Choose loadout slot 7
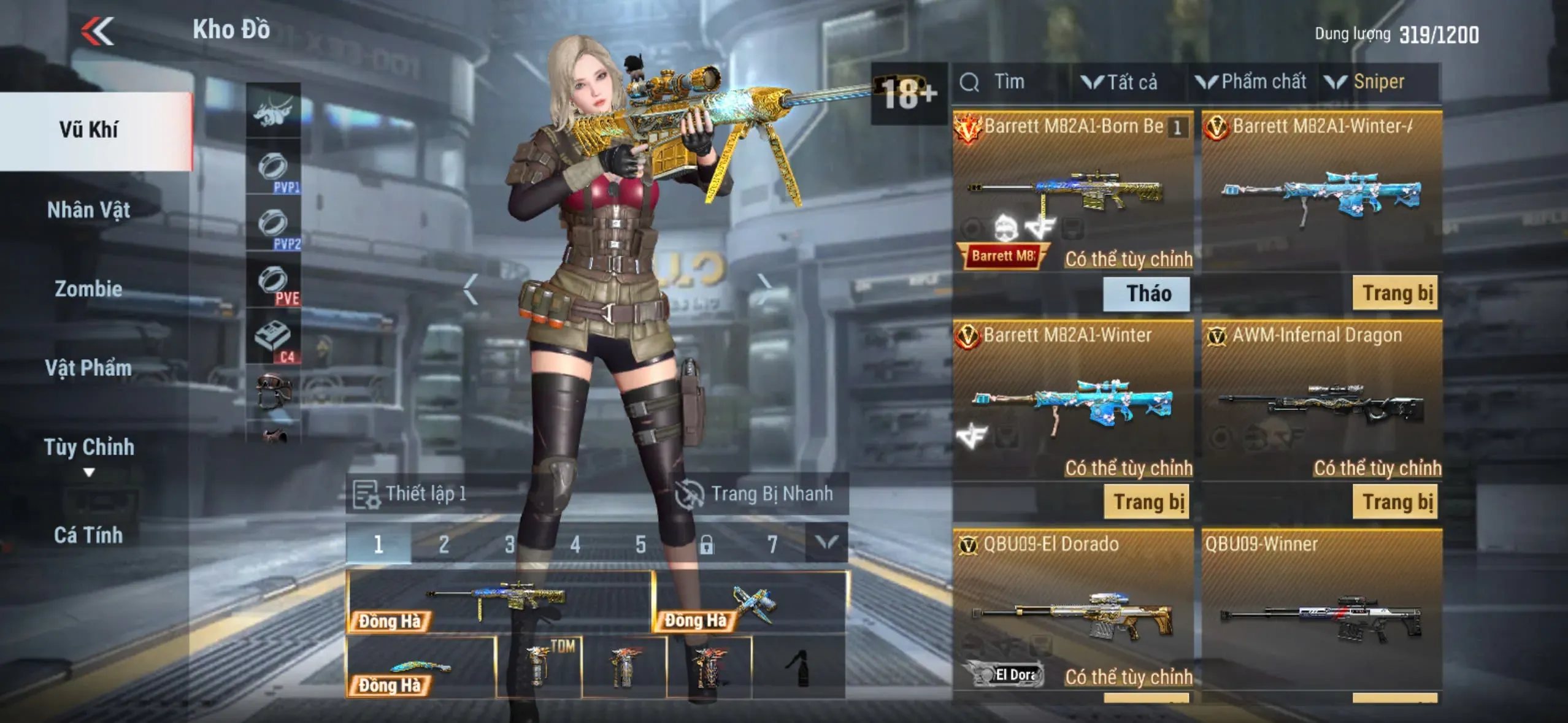This screenshot has height=723, width=1568. click(x=772, y=544)
